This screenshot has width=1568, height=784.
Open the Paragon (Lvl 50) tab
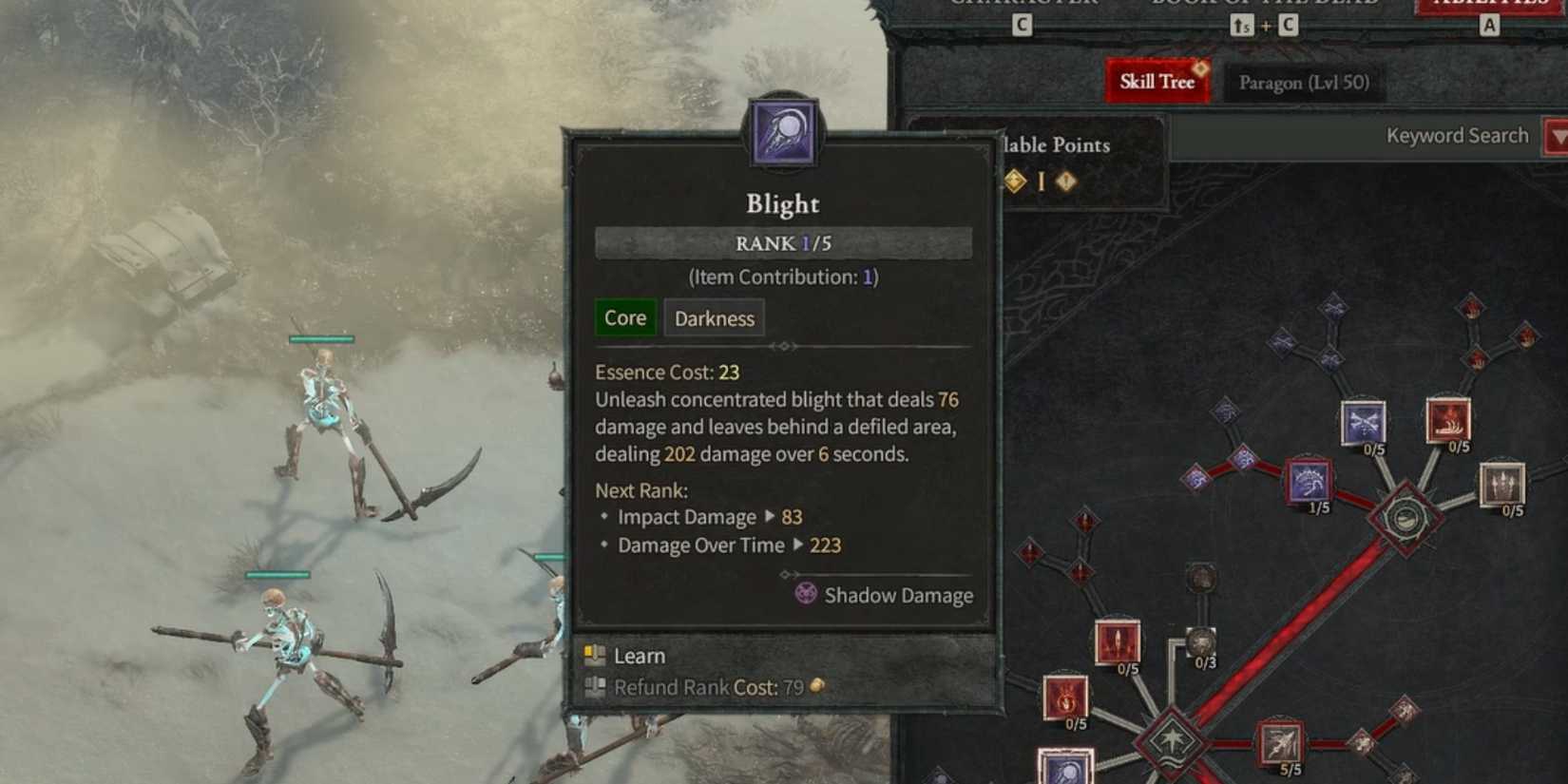point(1303,83)
